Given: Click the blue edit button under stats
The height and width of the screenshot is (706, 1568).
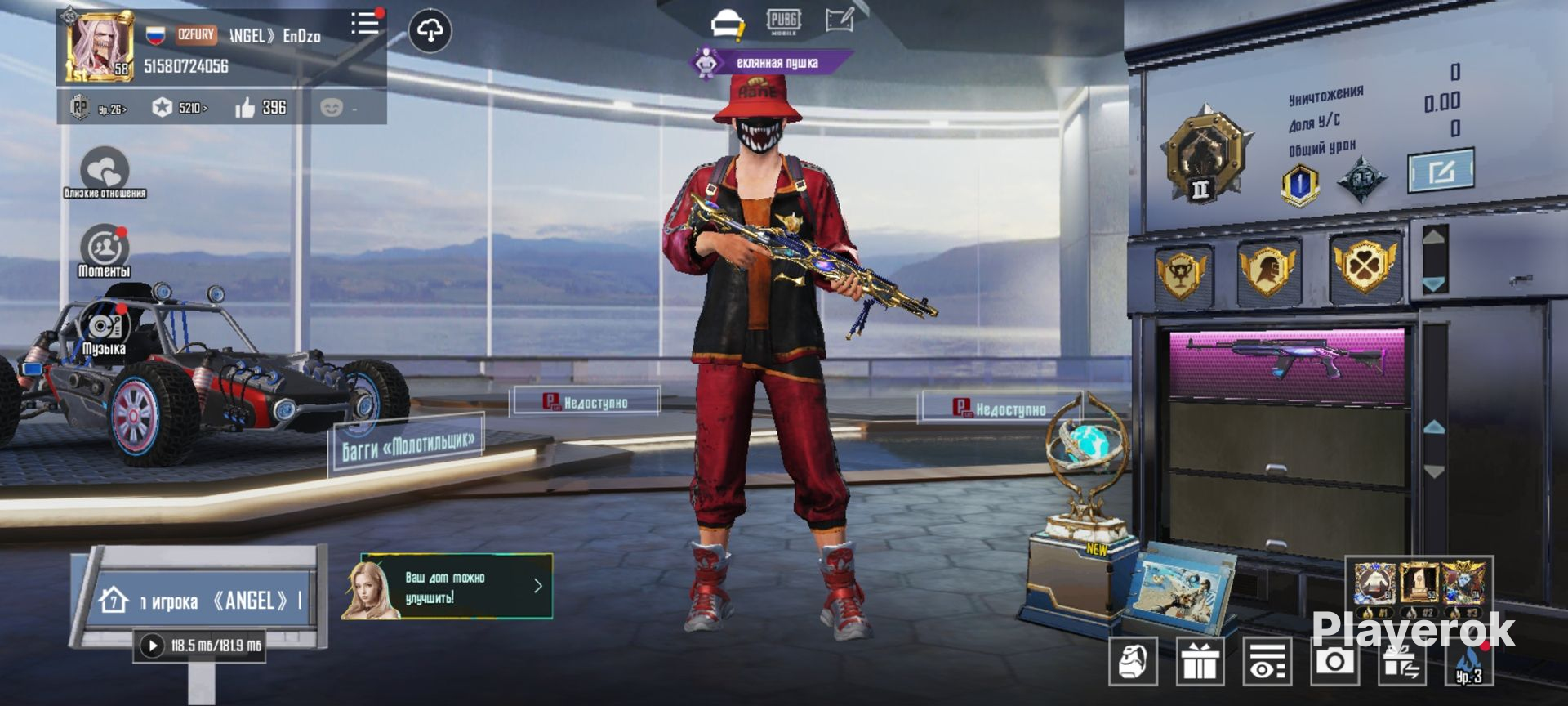Looking at the screenshot, I should point(1441,171).
